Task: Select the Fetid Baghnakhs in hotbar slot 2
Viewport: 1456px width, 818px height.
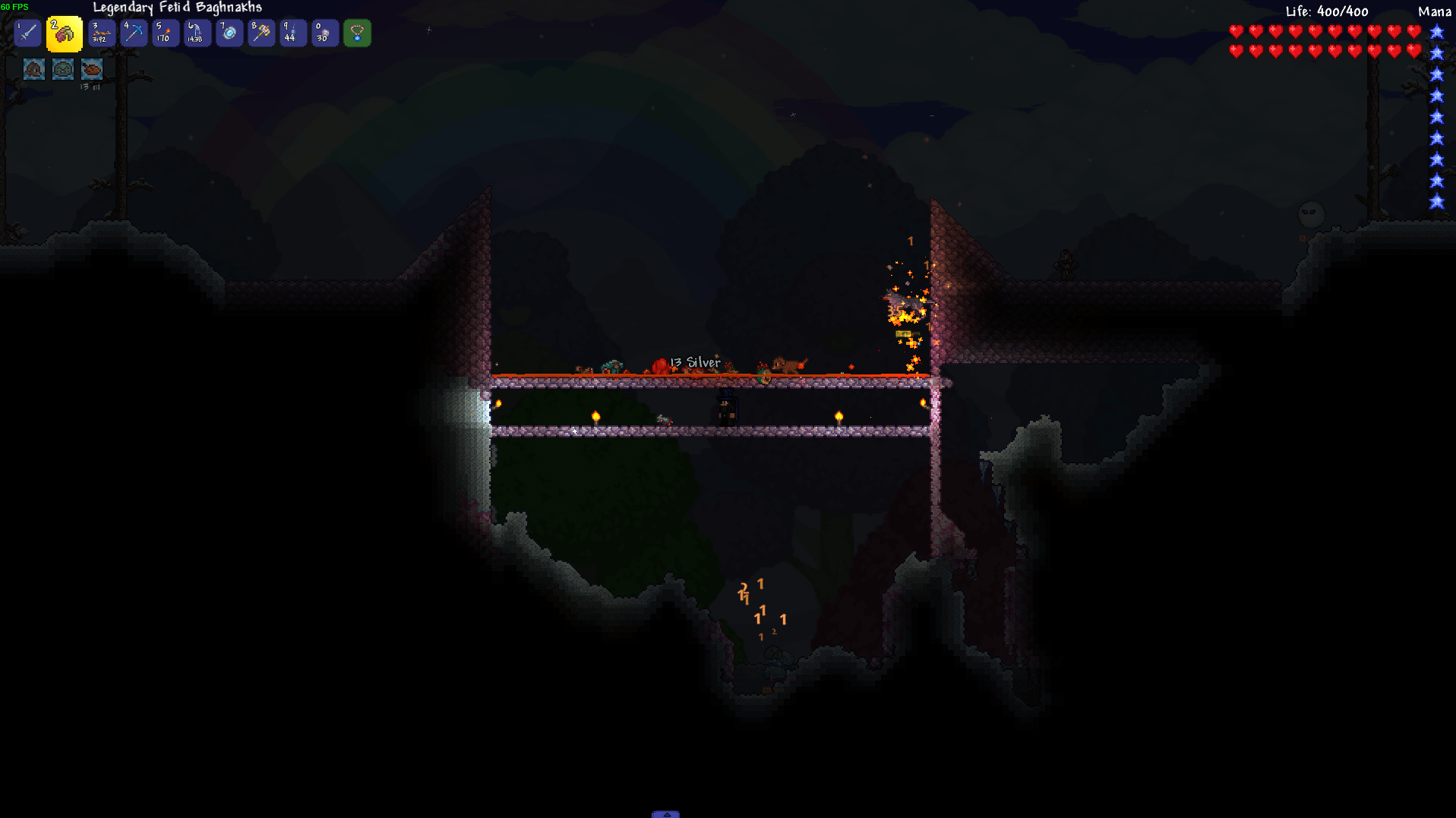Action: tap(64, 33)
